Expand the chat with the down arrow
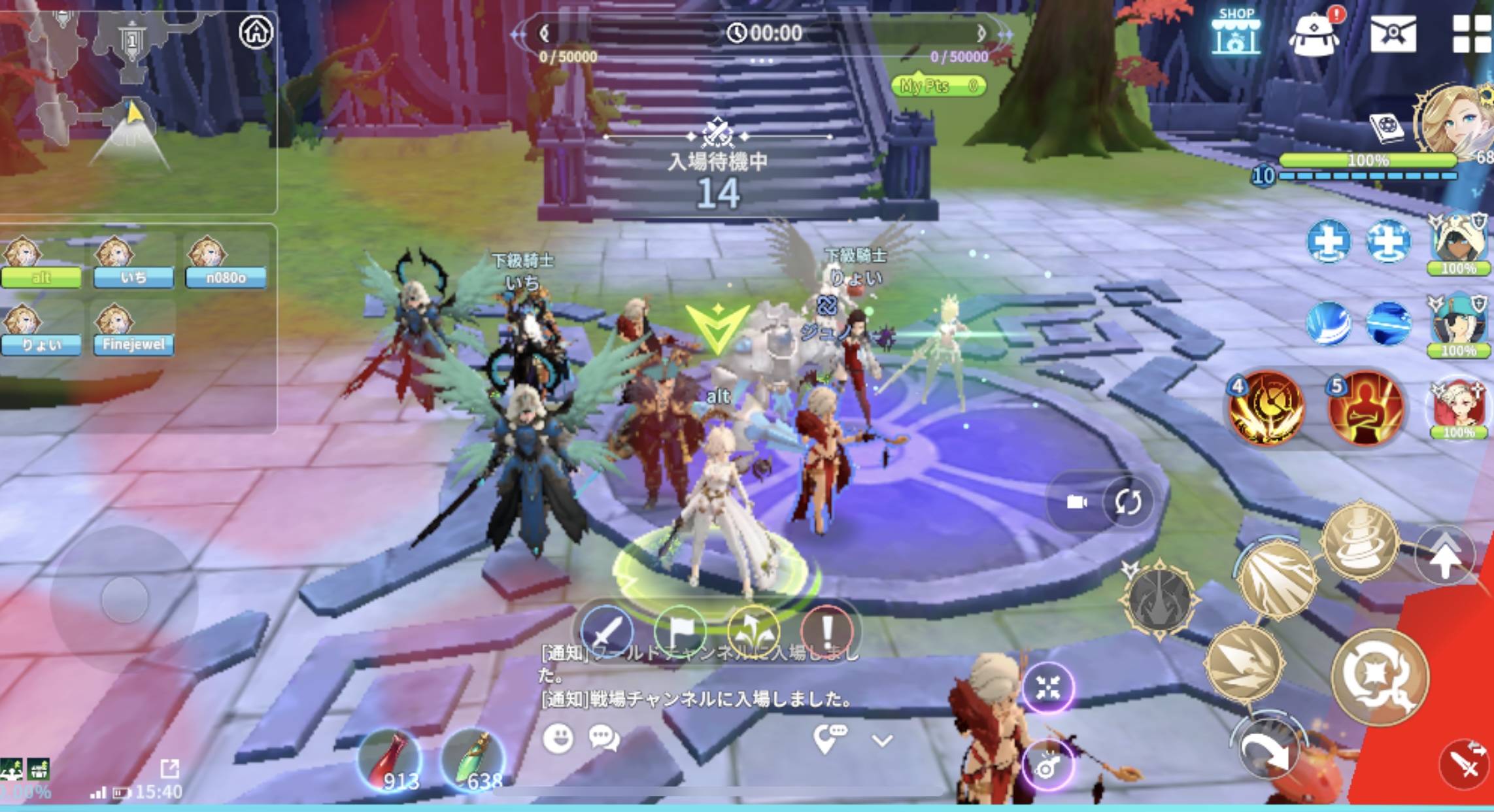Image resolution: width=1494 pixels, height=812 pixels. click(882, 741)
